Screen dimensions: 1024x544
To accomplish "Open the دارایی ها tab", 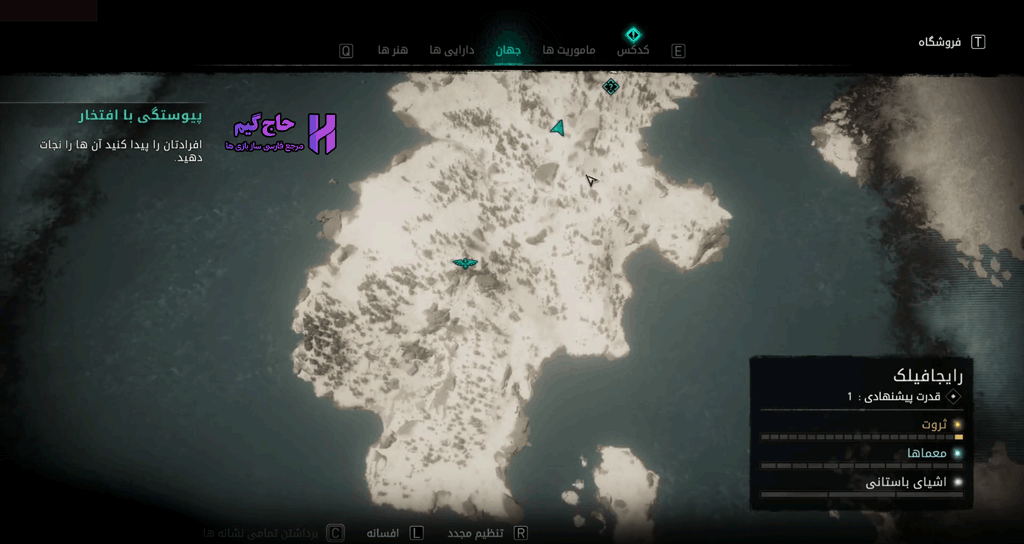I will point(450,50).
